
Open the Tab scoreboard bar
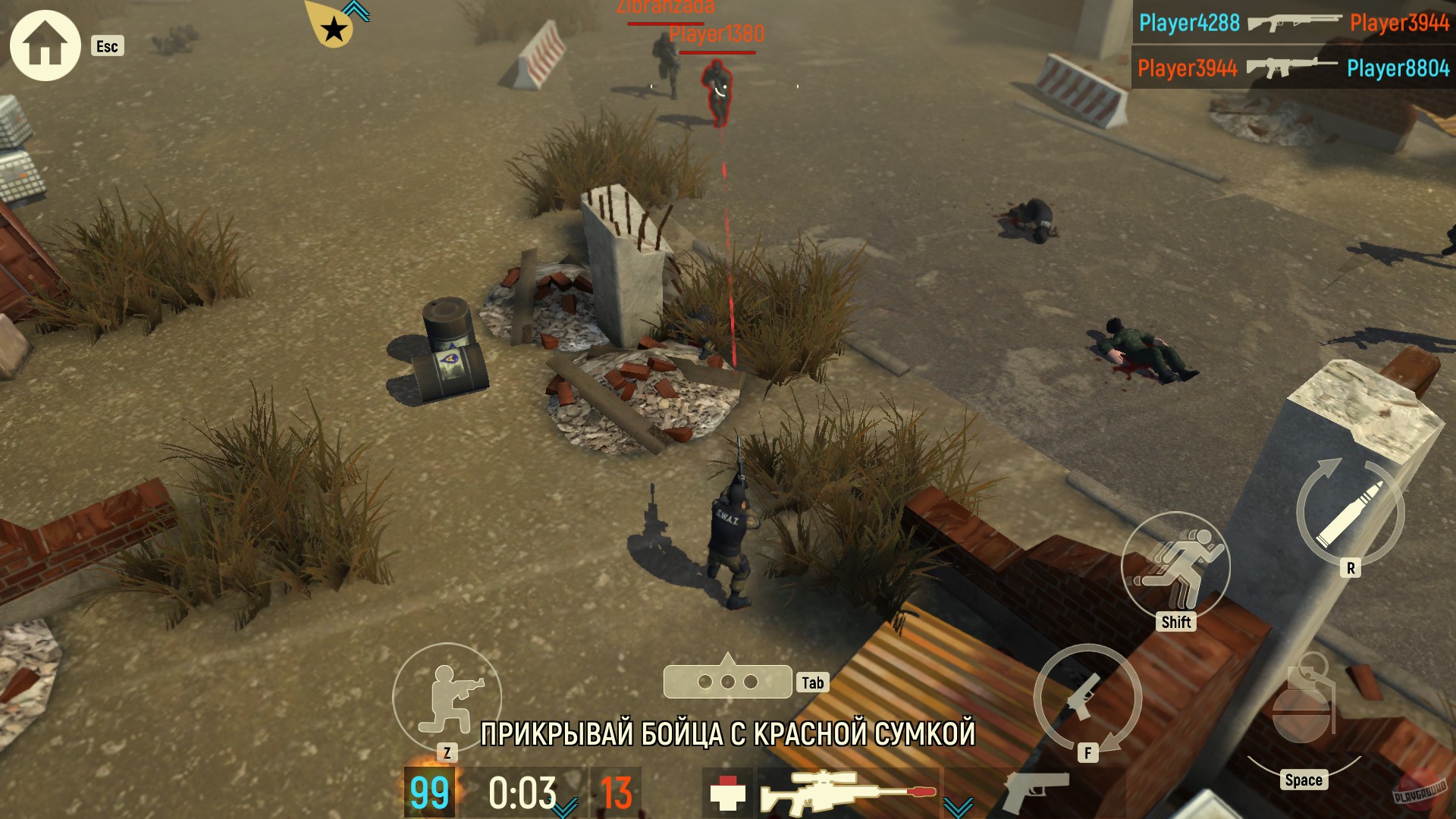click(x=728, y=681)
